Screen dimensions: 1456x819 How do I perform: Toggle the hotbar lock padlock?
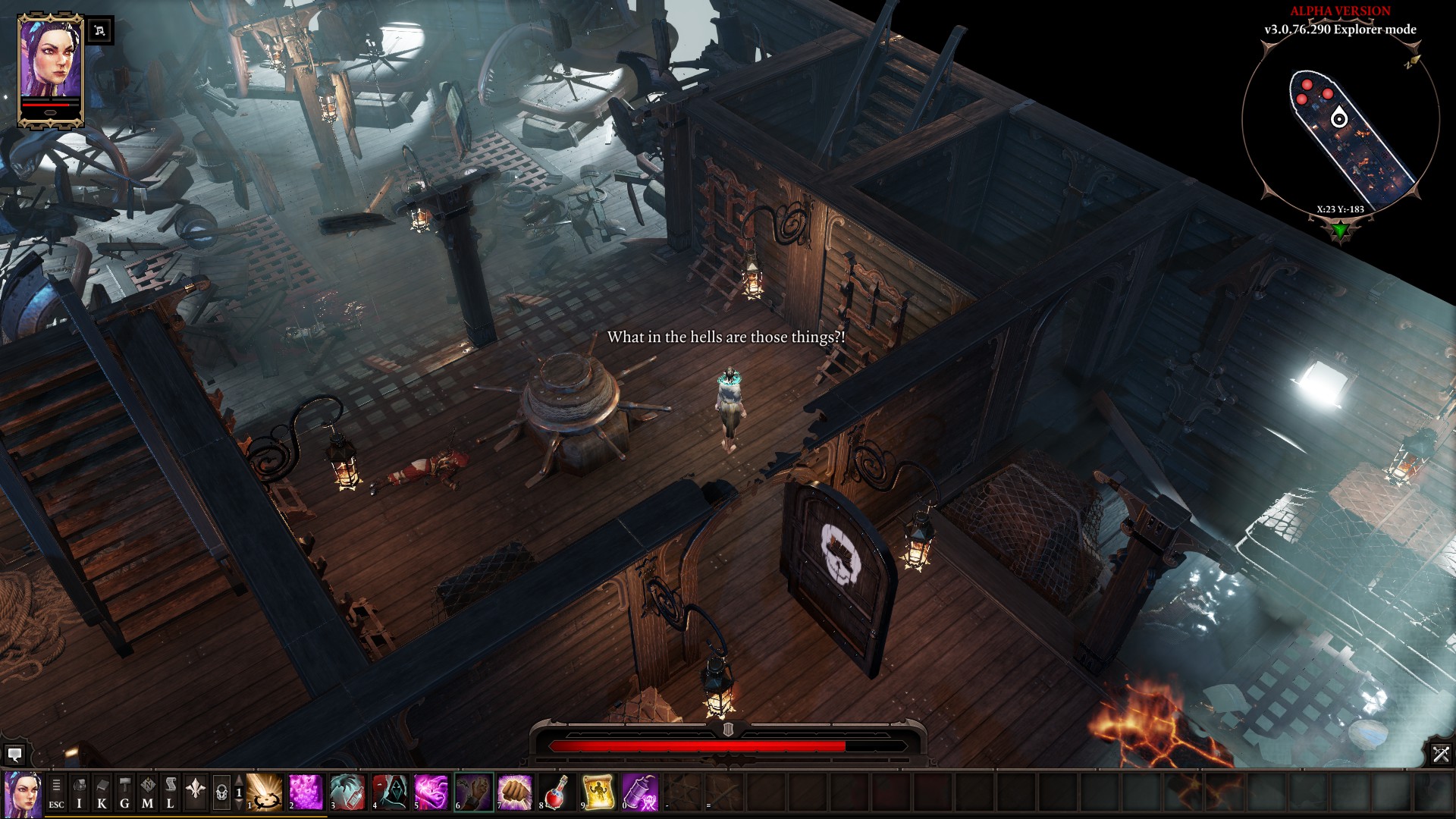221,792
